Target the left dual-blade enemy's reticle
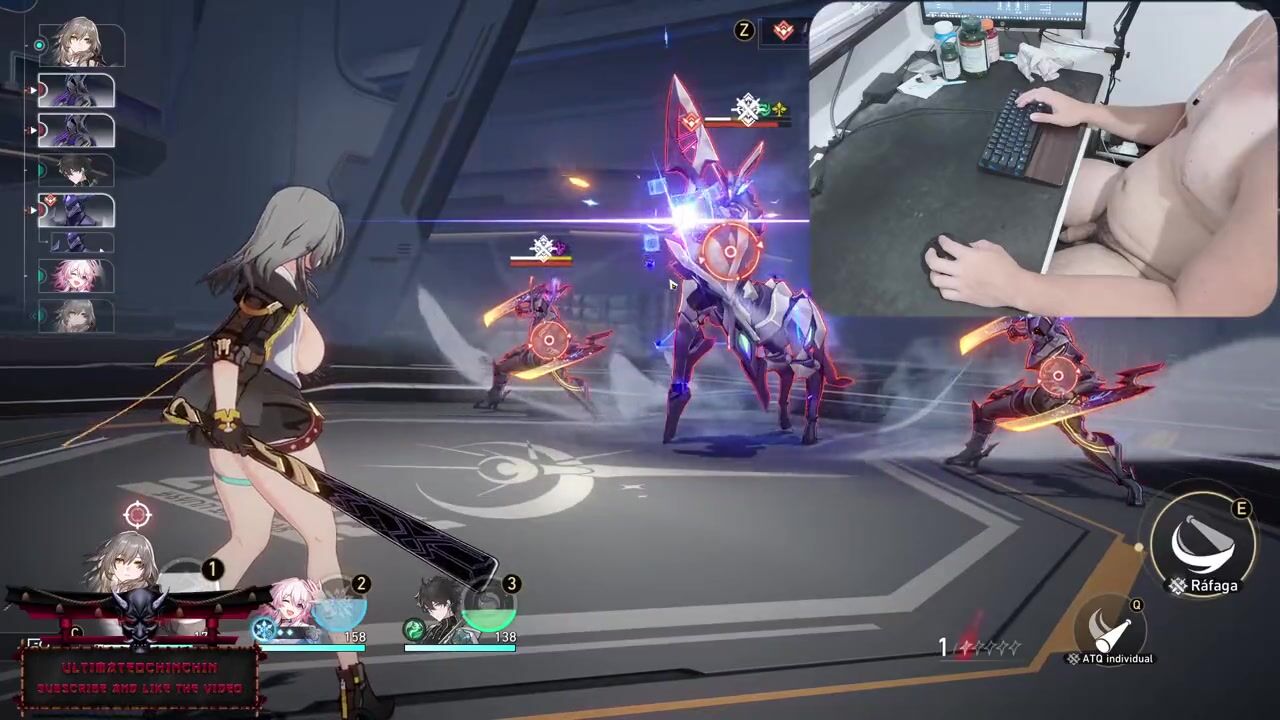 (x=548, y=341)
